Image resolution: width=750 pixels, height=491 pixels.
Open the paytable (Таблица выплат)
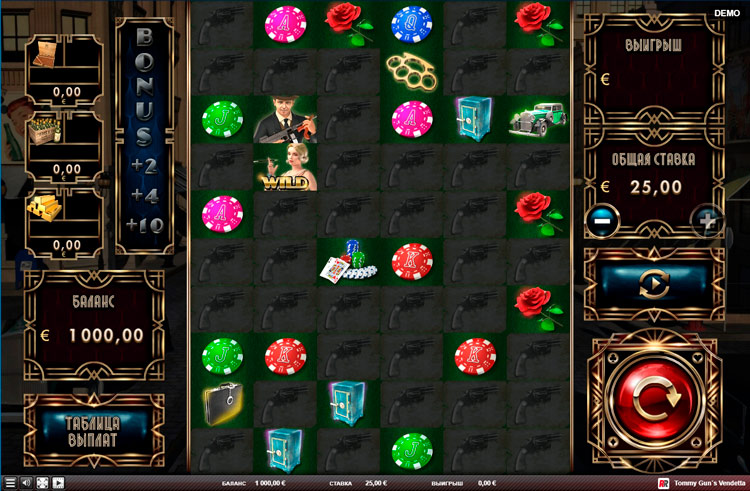[94, 431]
